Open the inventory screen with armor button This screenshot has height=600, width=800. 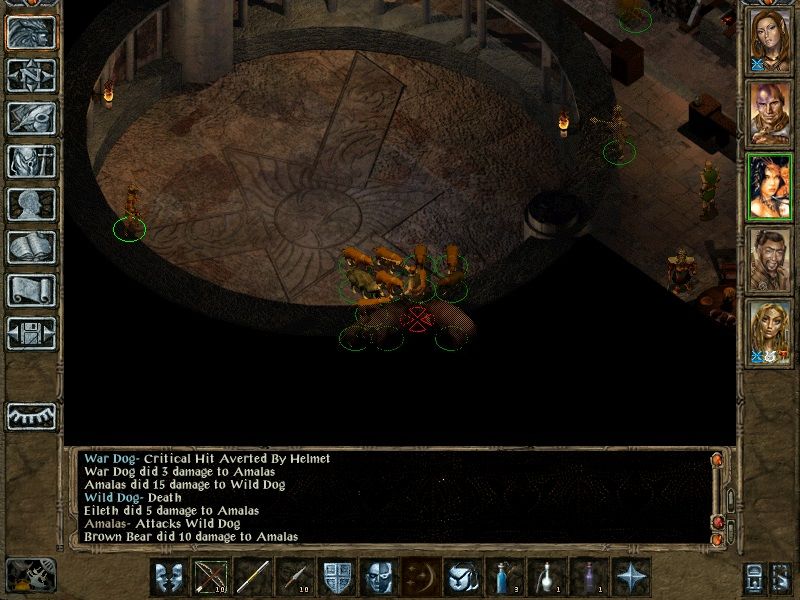click(x=31, y=161)
